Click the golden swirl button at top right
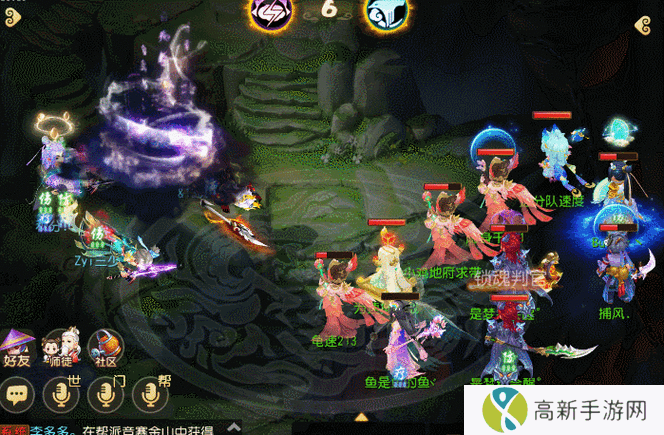Screen dimensions: 664x435 [648, 27]
